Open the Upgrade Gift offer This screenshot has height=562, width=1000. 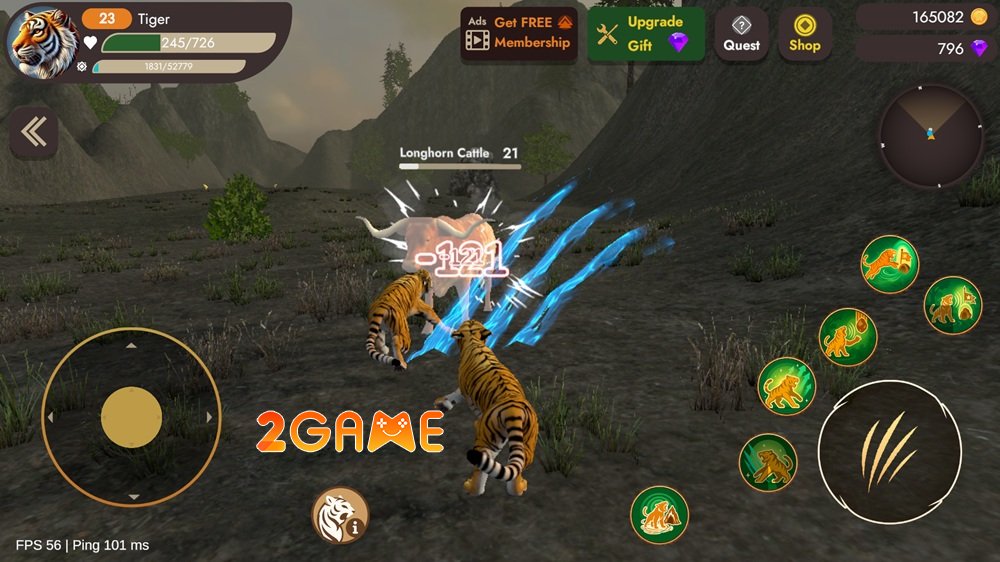pyautogui.click(x=645, y=35)
